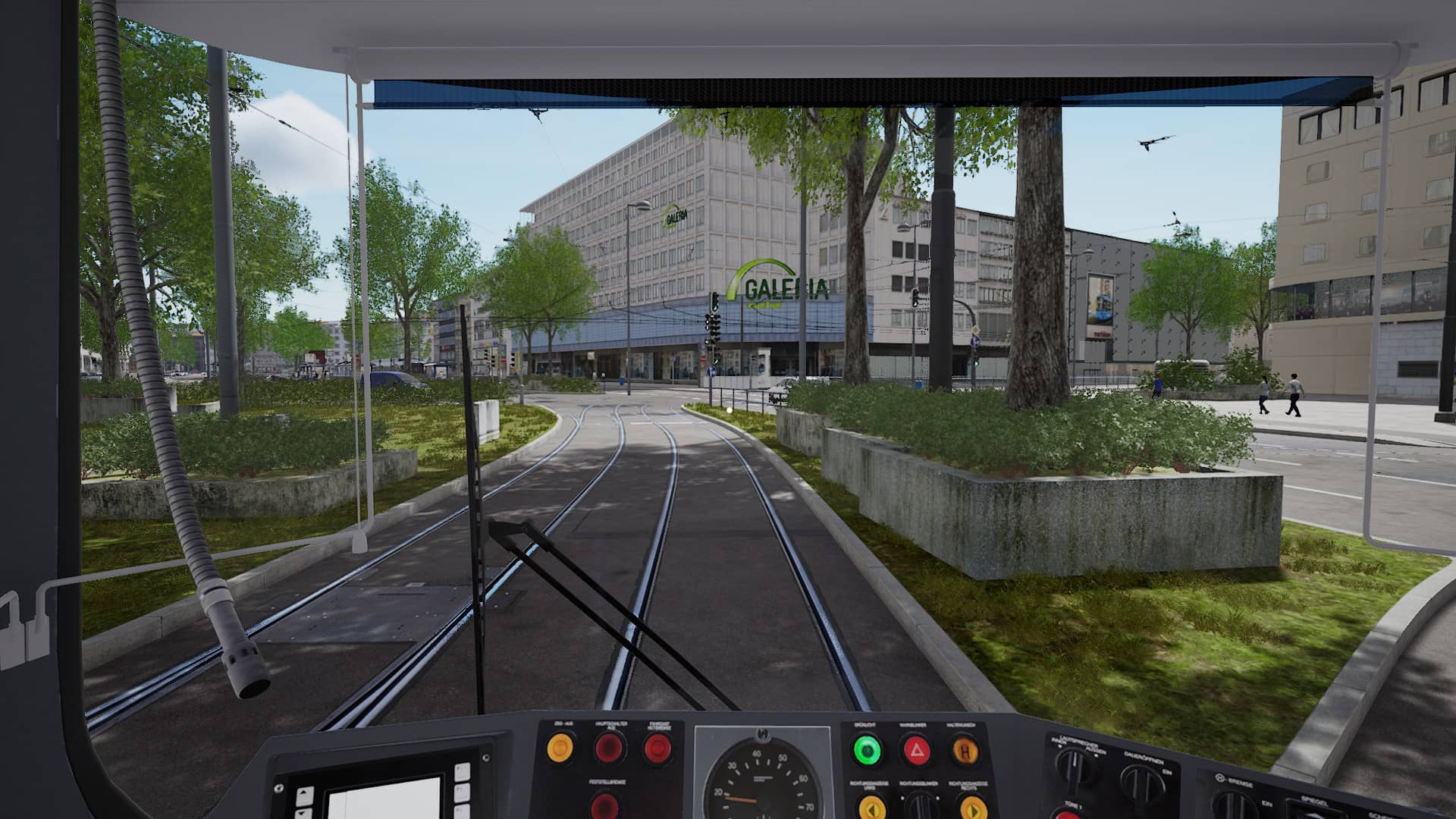Toggle the Daueröffnen door knob
1456x819 pixels.
point(1142,781)
